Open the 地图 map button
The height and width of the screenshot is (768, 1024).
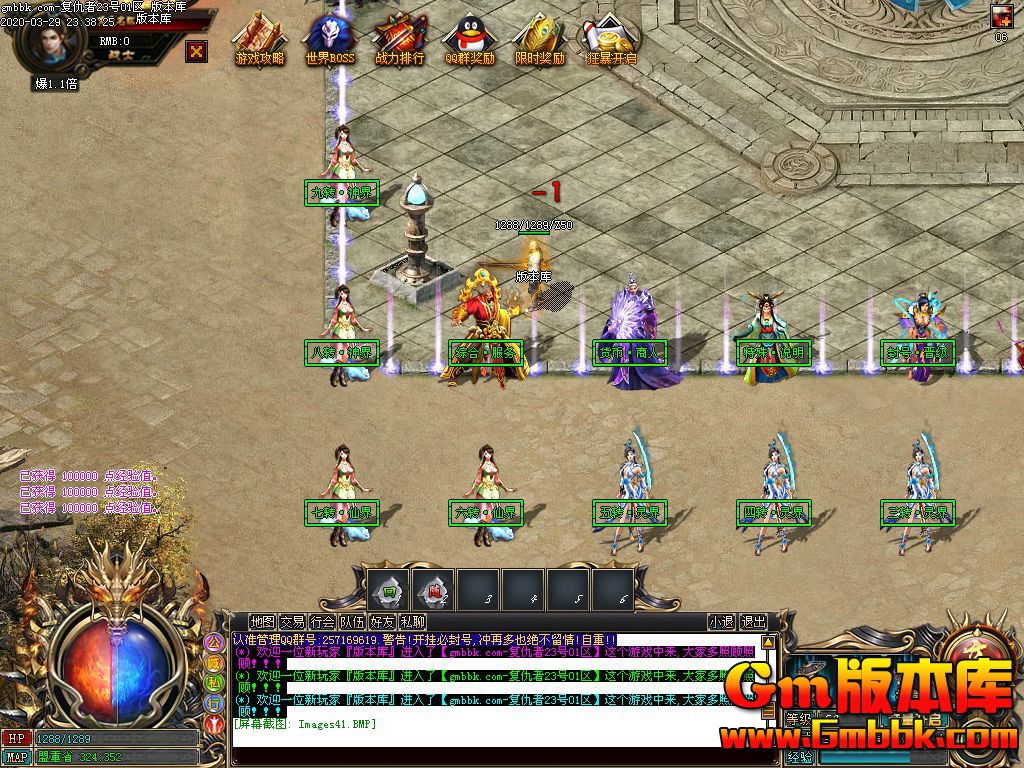pos(263,622)
